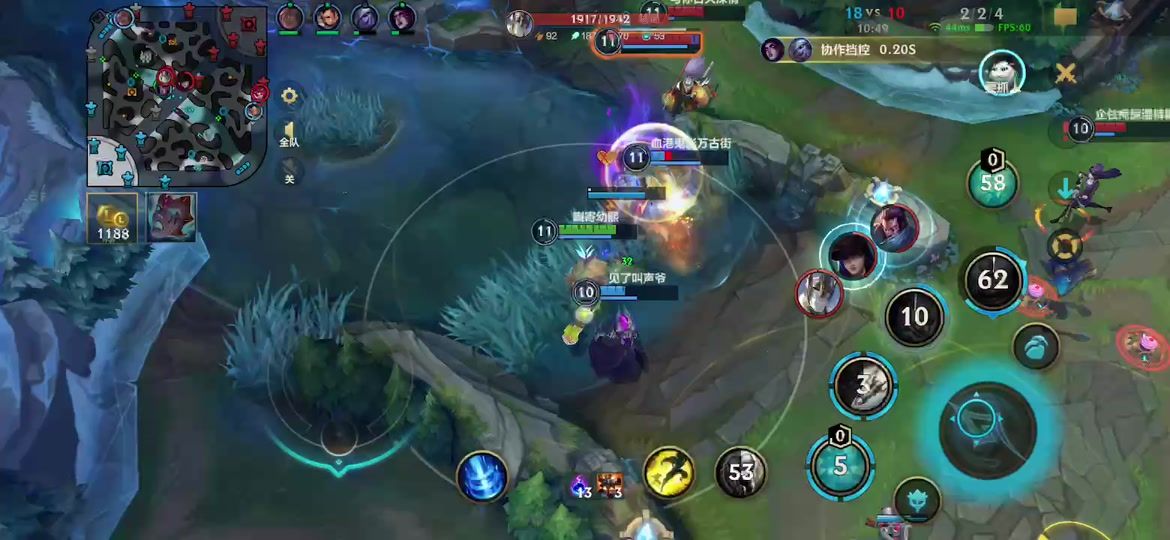Activate the ability with 3 second cooldown

pos(863,385)
